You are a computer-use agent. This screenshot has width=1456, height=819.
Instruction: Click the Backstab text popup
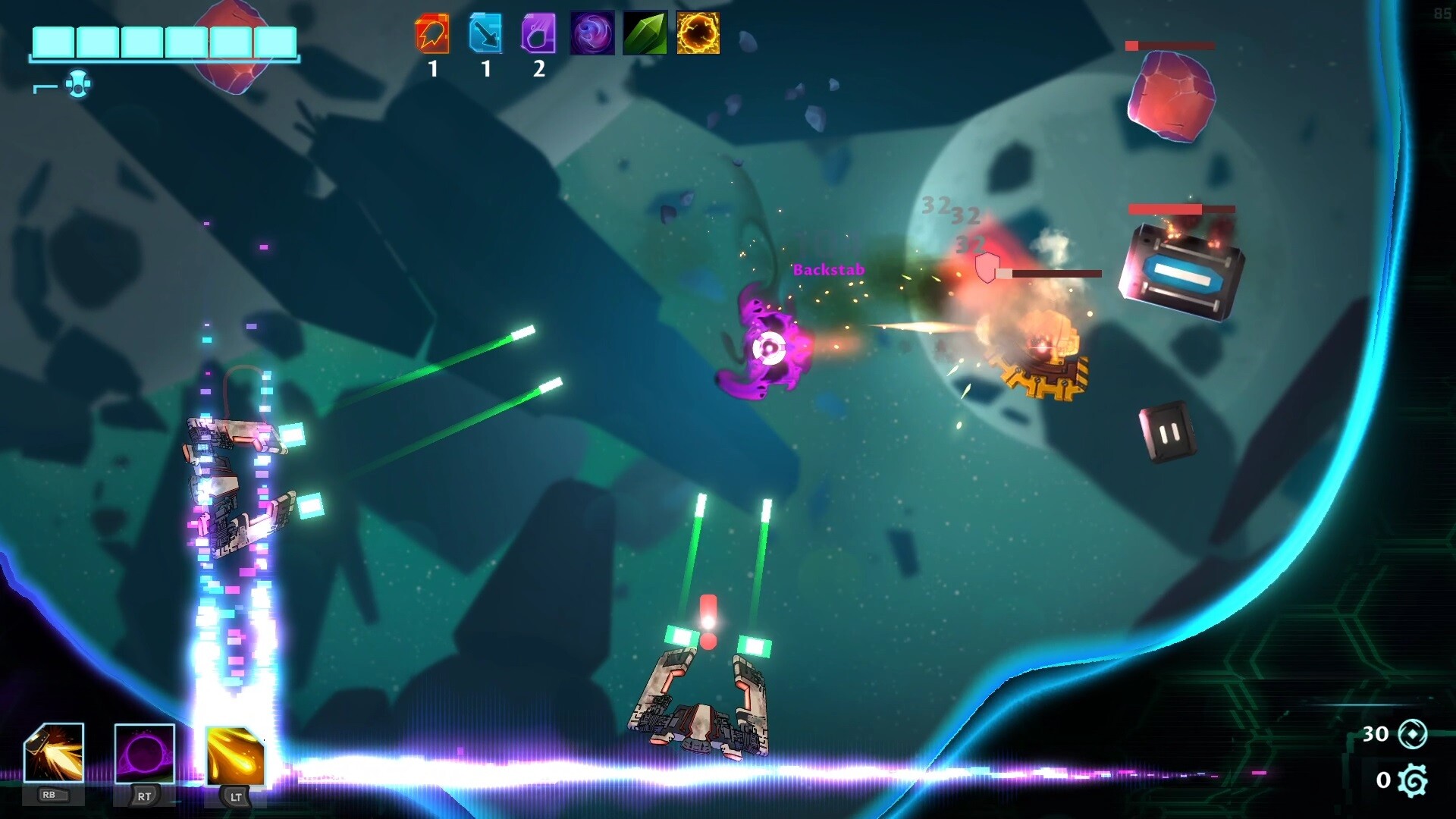coord(828,268)
